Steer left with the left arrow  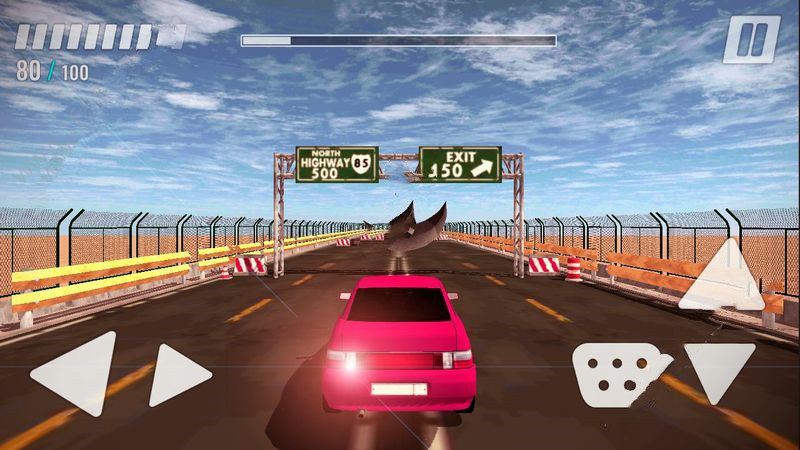click(78, 373)
